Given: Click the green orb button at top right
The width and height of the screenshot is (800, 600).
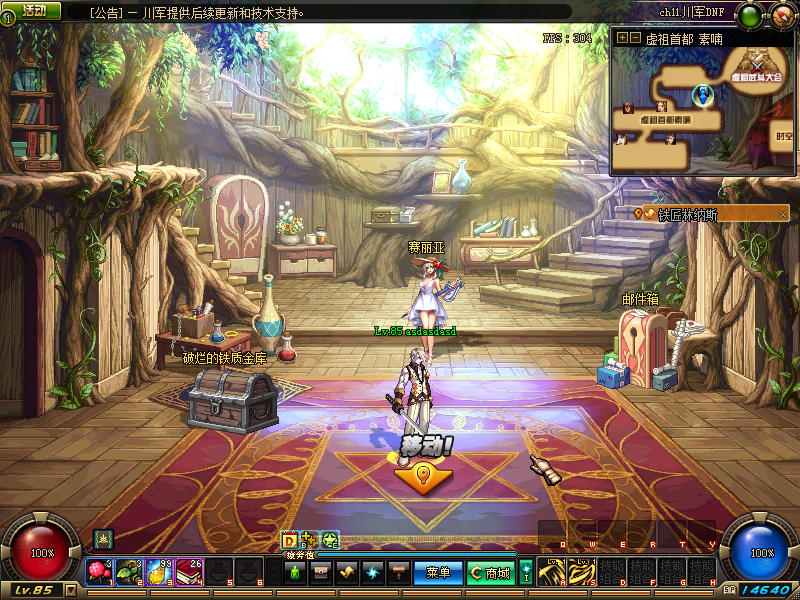Looking at the screenshot, I should pyautogui.click(x=749, y=15).
